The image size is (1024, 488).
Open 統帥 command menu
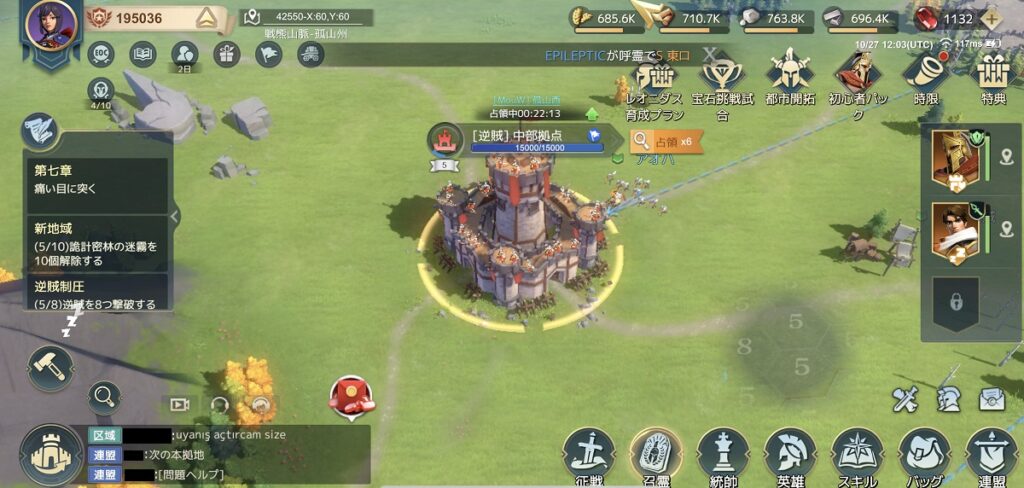[723, 452]
